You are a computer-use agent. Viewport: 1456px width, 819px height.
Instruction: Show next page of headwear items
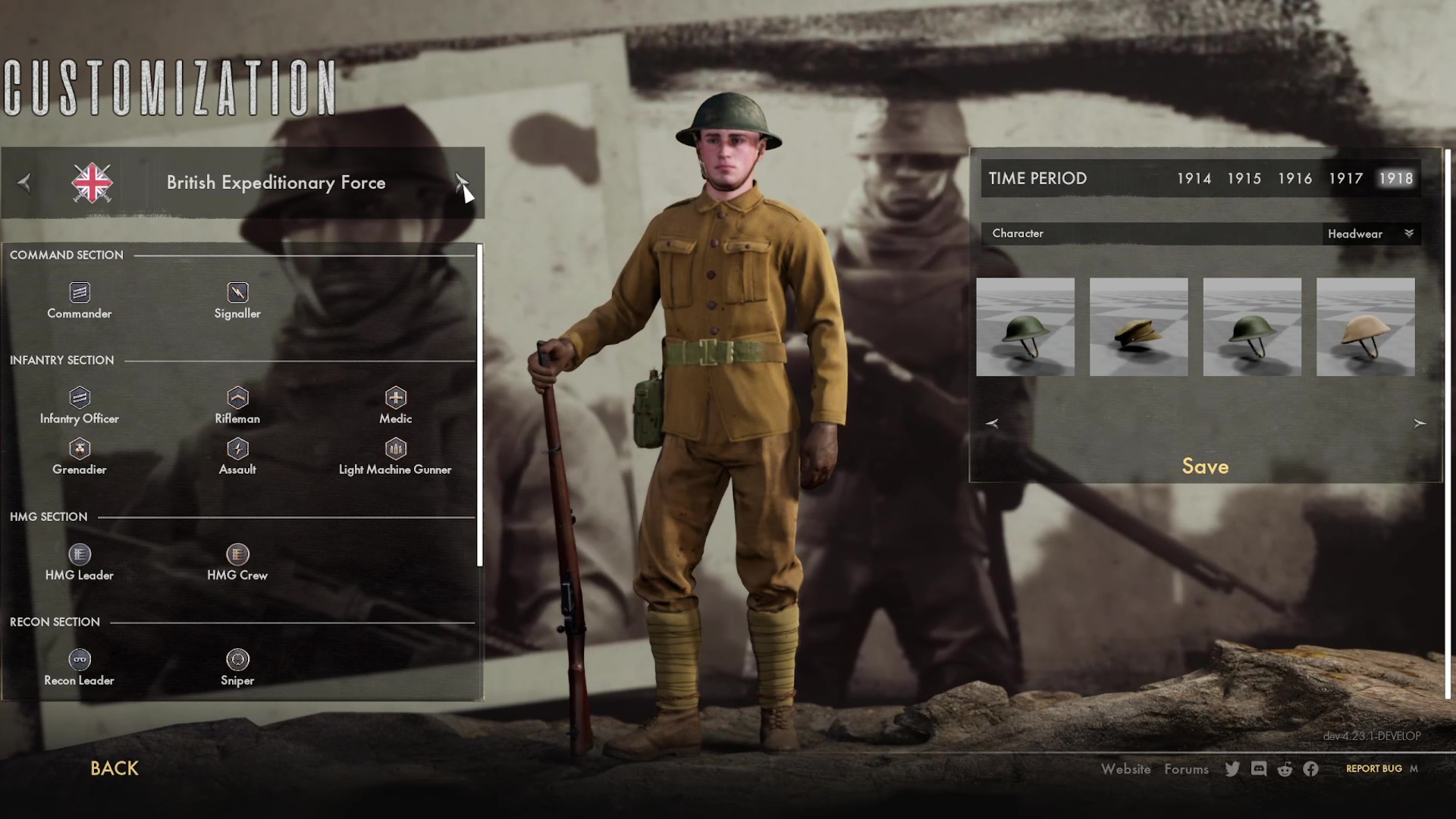pyautogui.click(x=1420, y=423)
